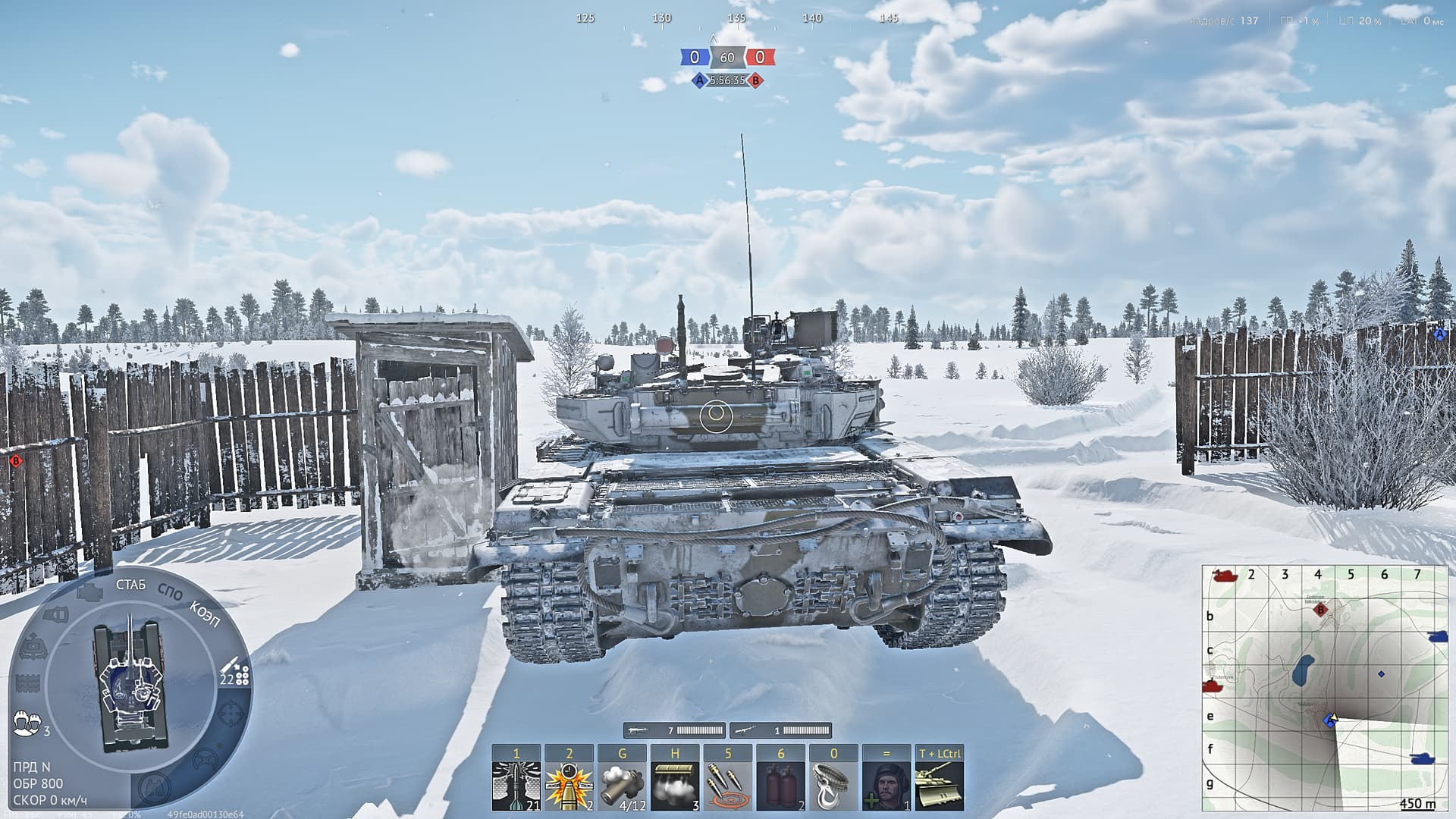Click the blue capture point A icon under score

pos(699,80)
